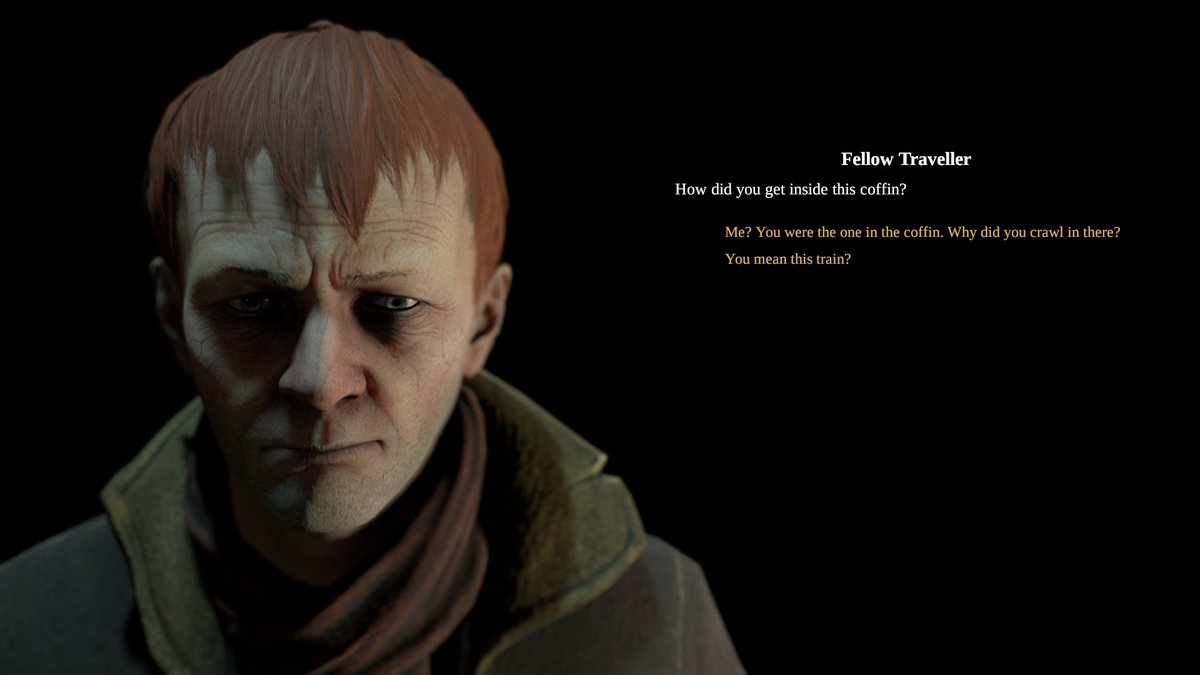The width and height of the screenshot is (1200, 675).
Task: Select the "You mean this train?" response
Action: coord(787,259)
